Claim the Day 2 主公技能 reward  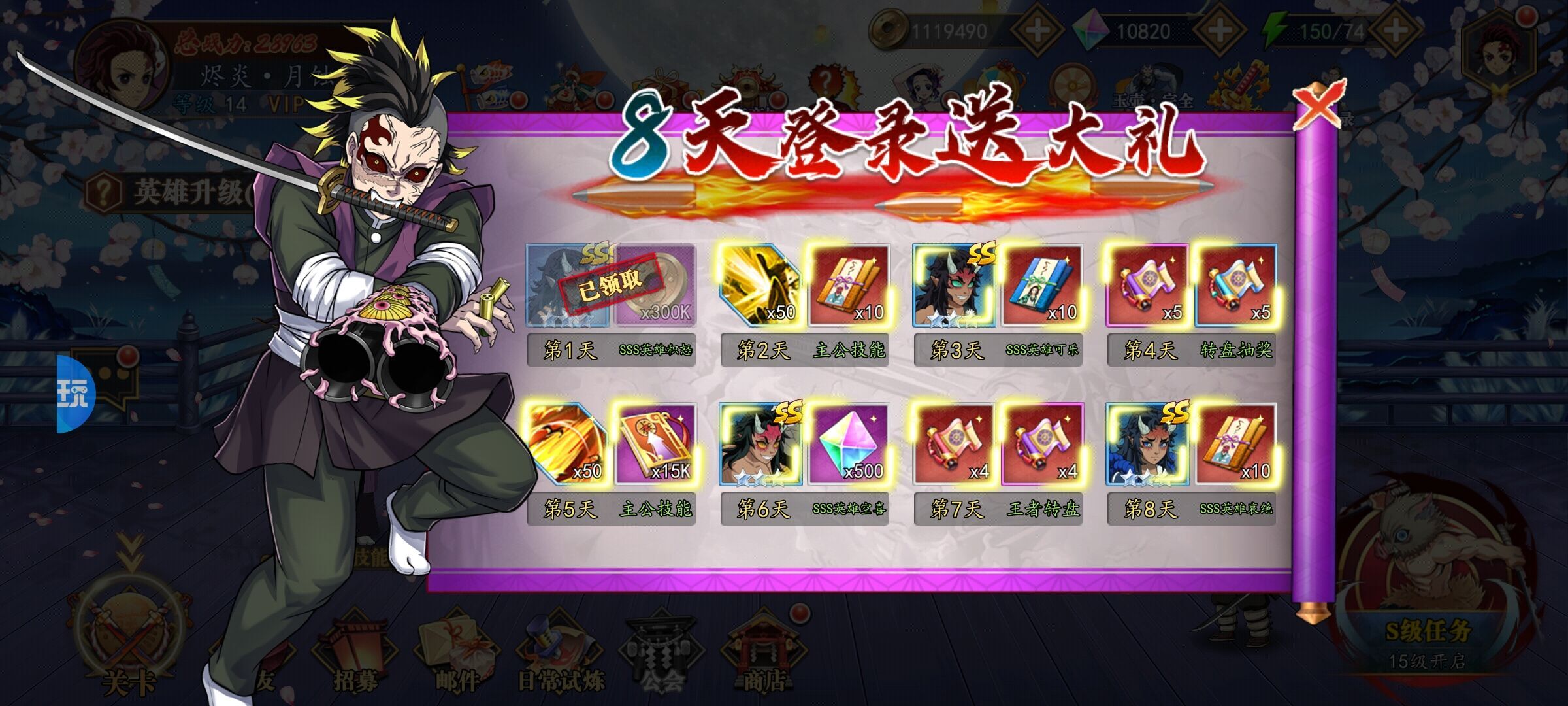point(804,304)
